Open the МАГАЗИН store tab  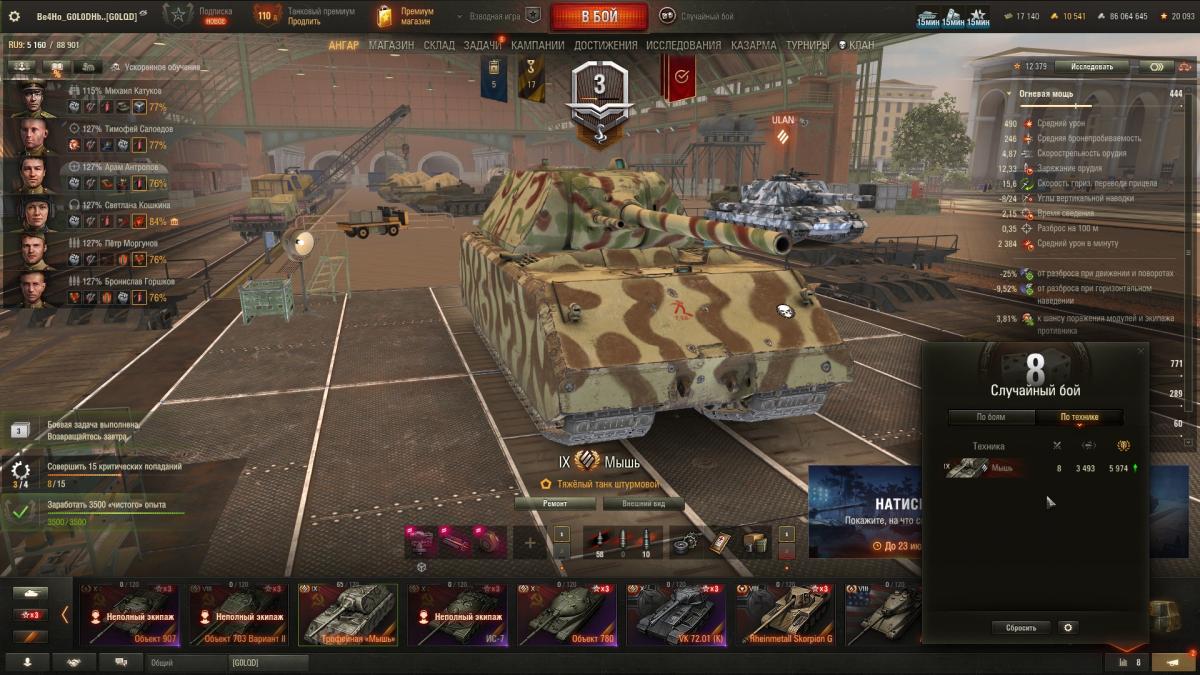391,45
